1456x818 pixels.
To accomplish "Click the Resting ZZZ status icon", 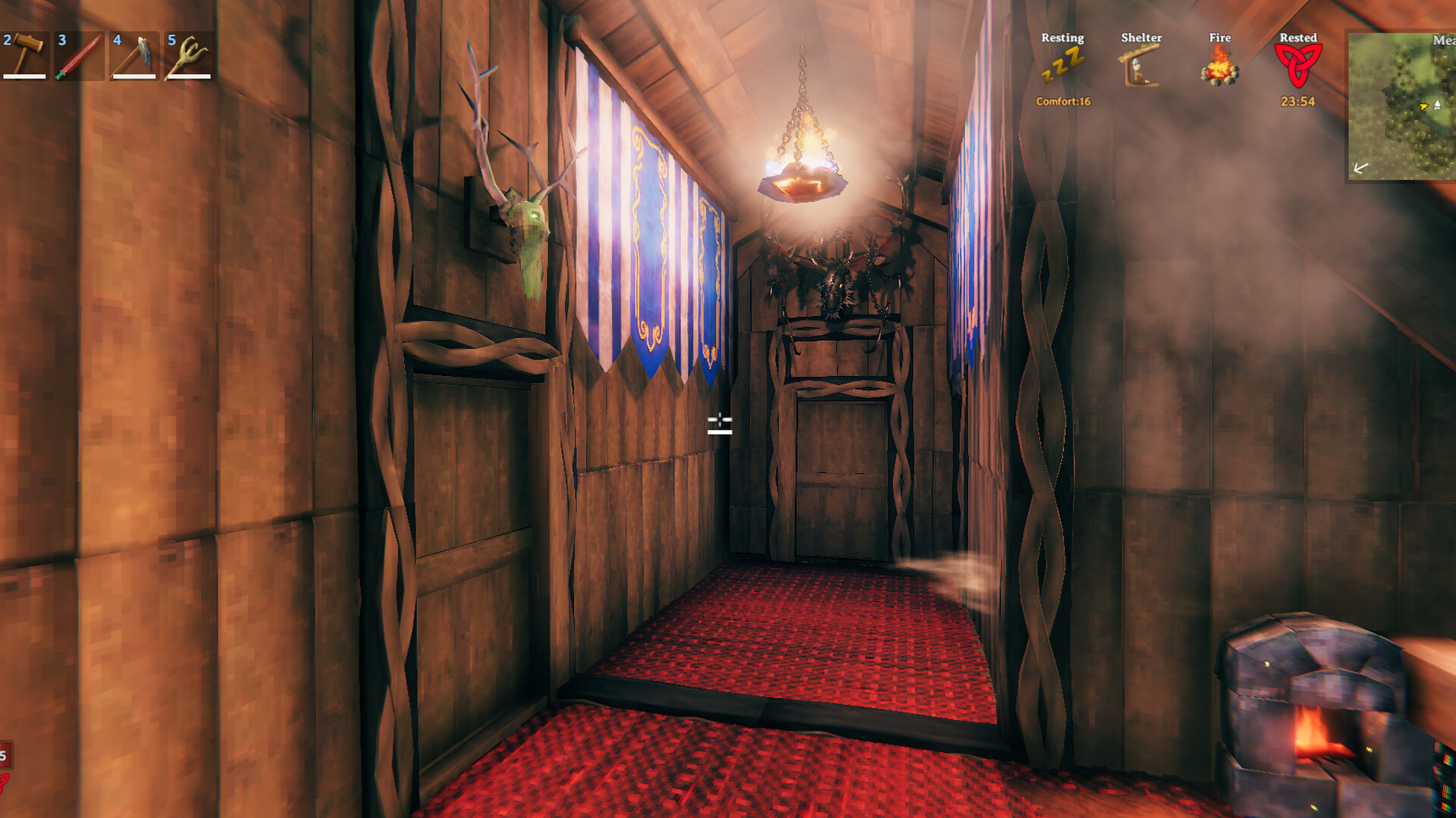I will click(x=1063, y=64).
